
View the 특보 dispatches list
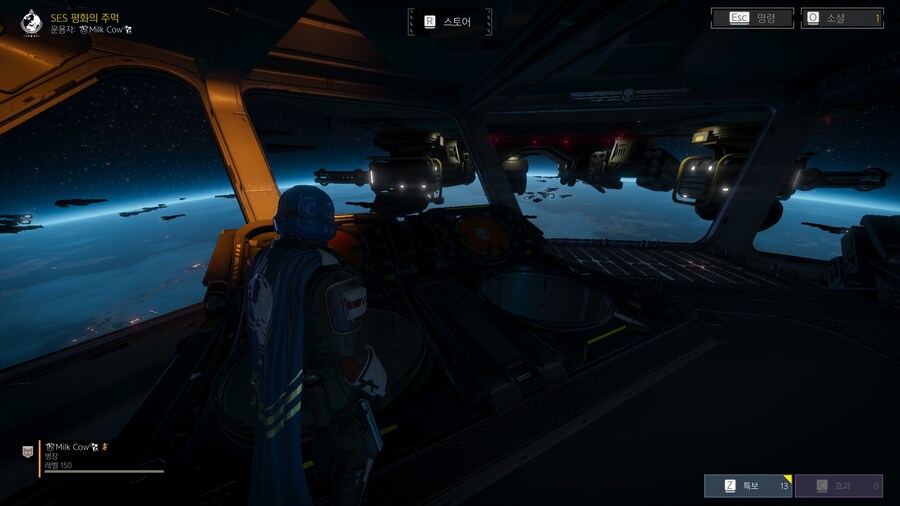pyautogui.click(x=748, y=486)
